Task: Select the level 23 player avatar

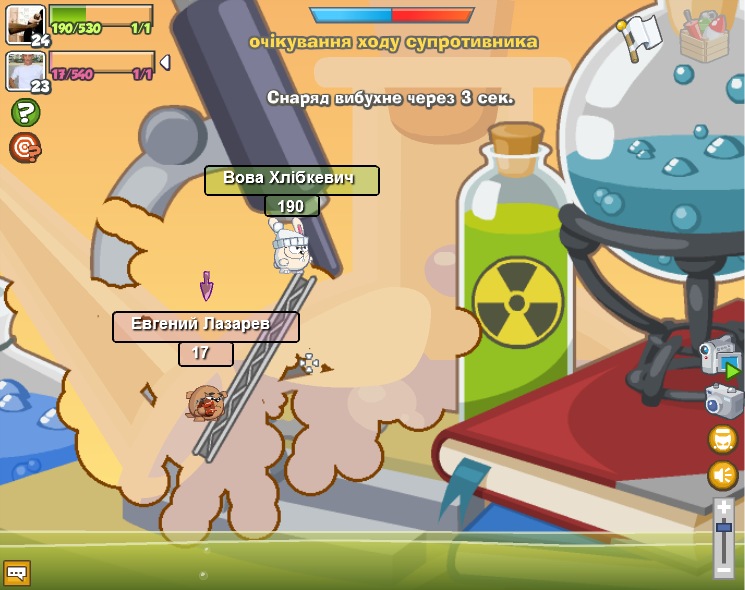Action: (26, 71)
